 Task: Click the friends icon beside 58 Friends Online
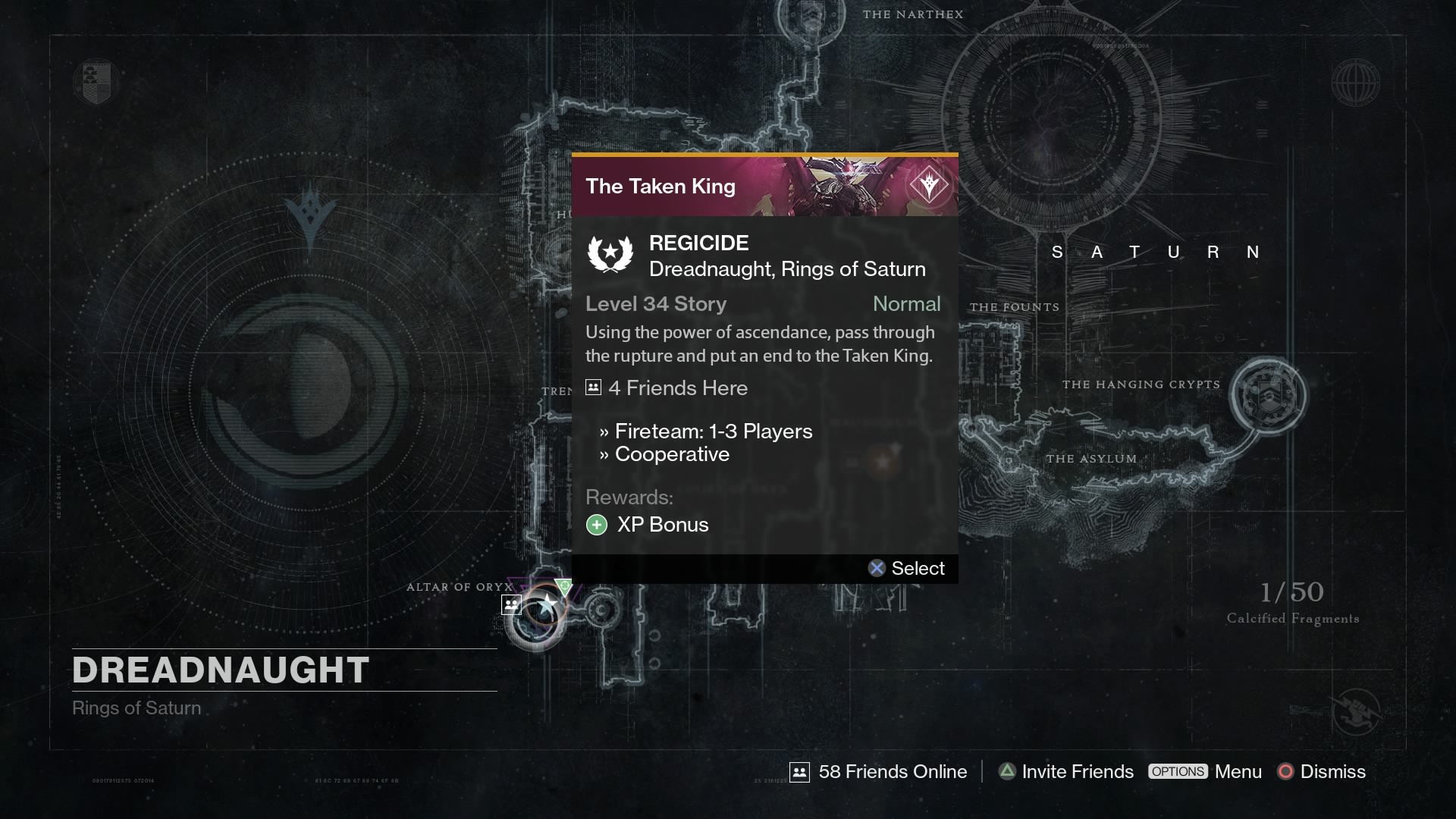point(800,771)
